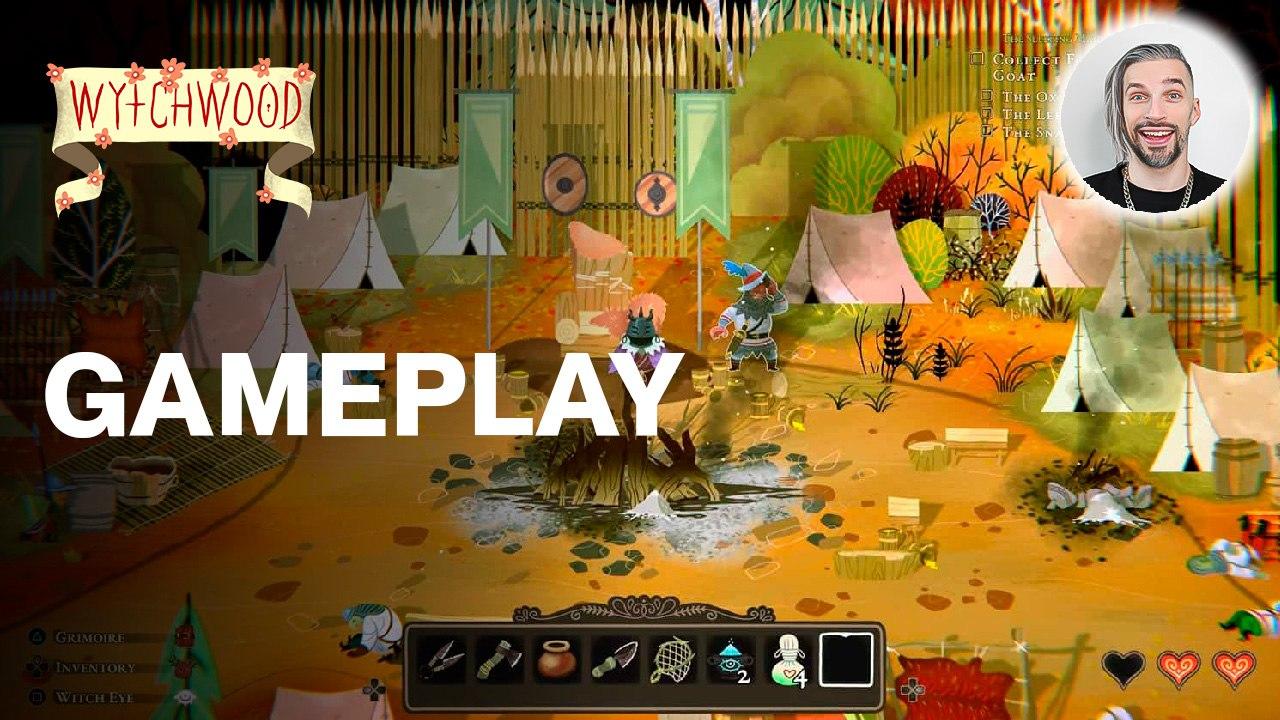Image resolution: width=1280 pixels, height=720 pixels.
Task: Select the clay pot item
Action: point(556,660)
